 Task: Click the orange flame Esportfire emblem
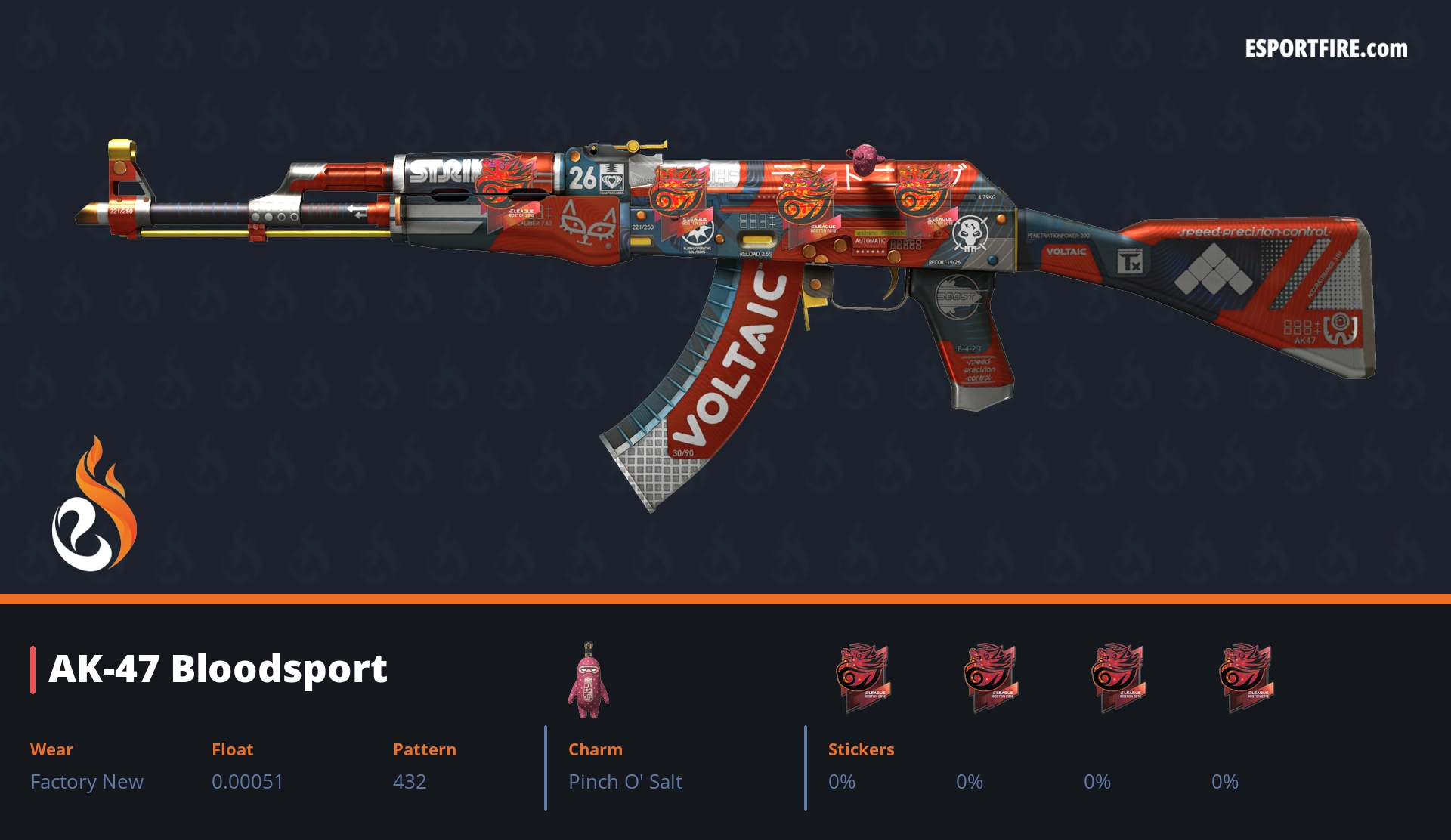coord(94,505)
